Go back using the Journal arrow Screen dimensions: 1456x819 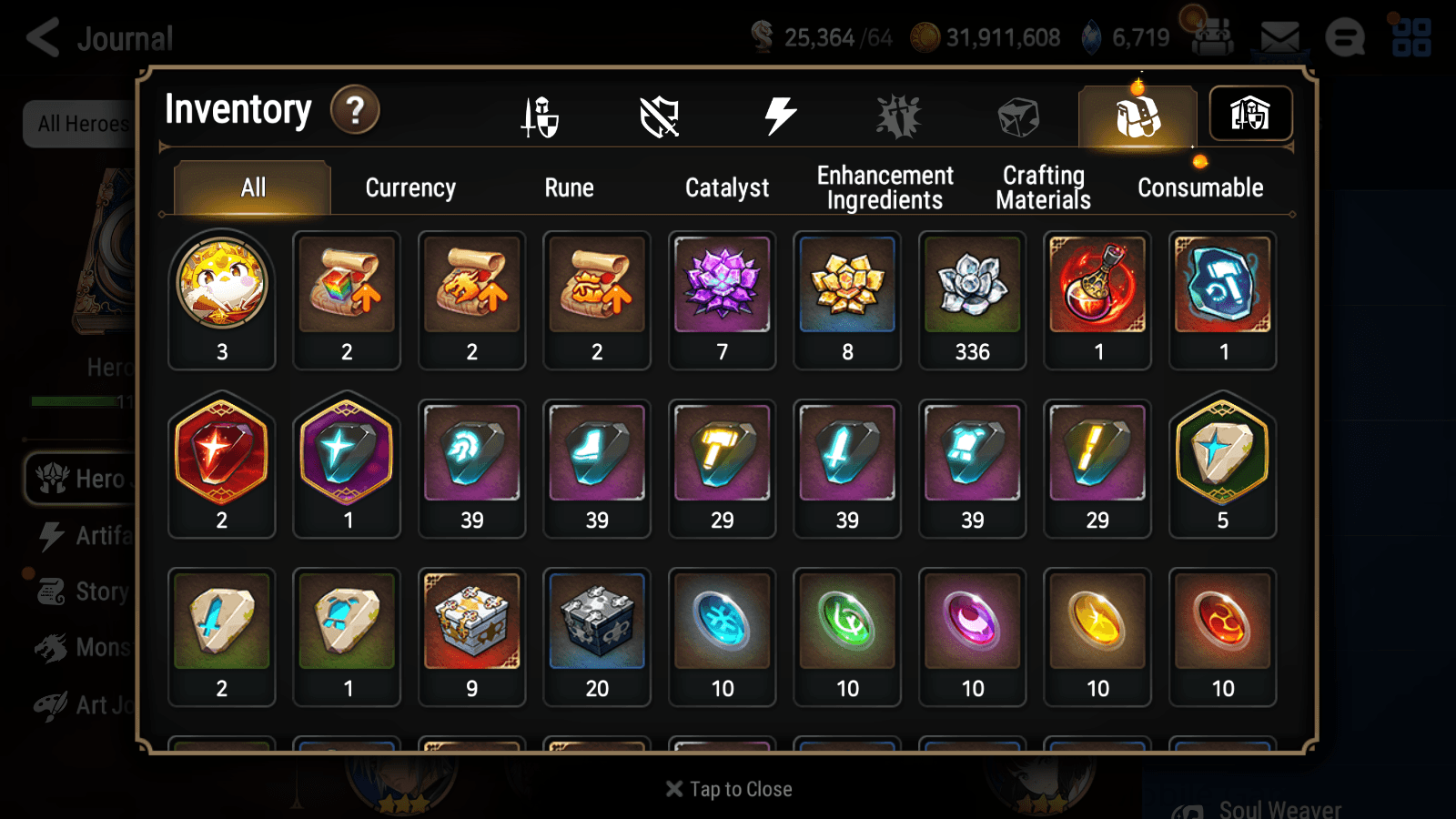(43, 36)
